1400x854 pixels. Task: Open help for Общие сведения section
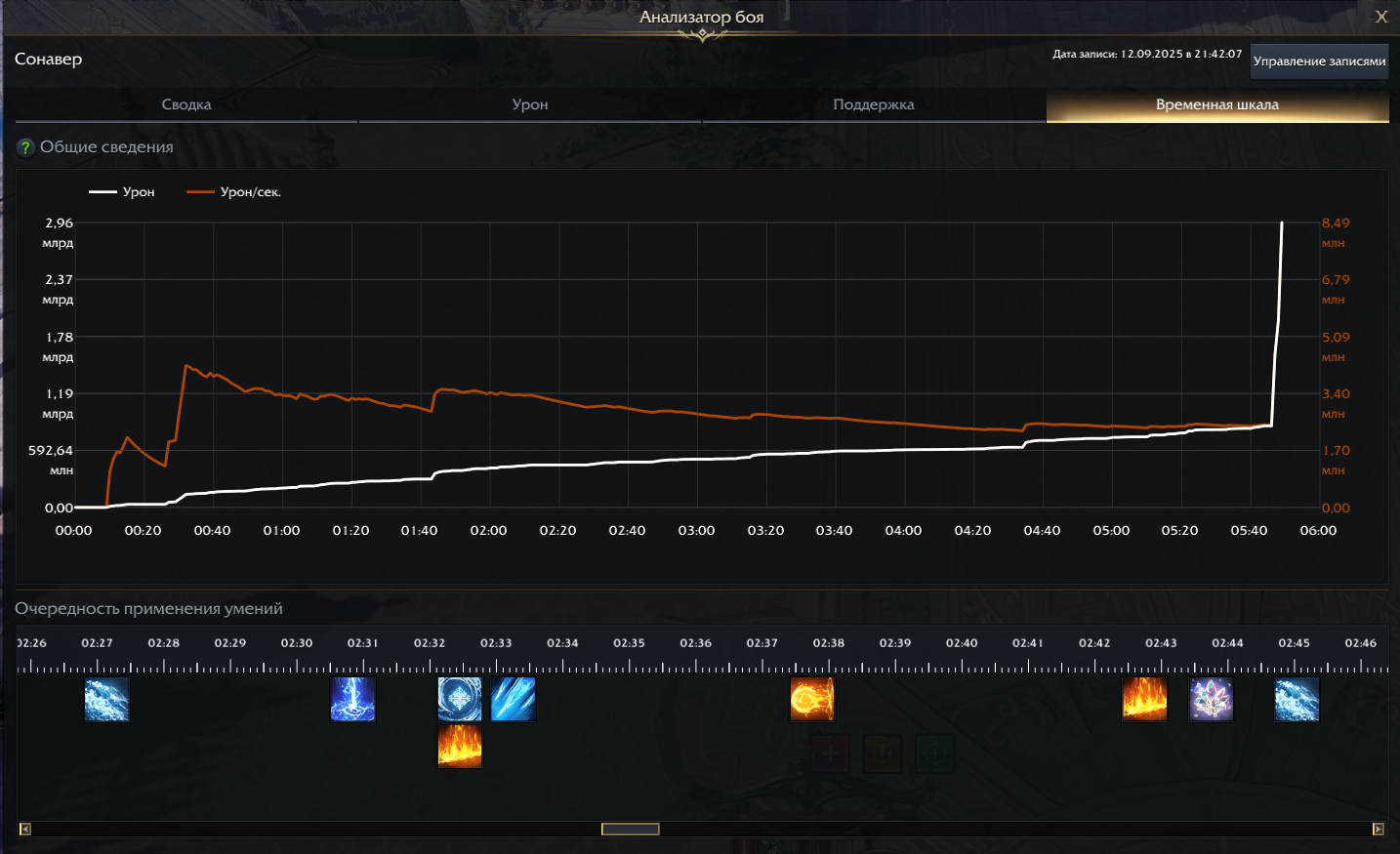click(x=26, y=147)
